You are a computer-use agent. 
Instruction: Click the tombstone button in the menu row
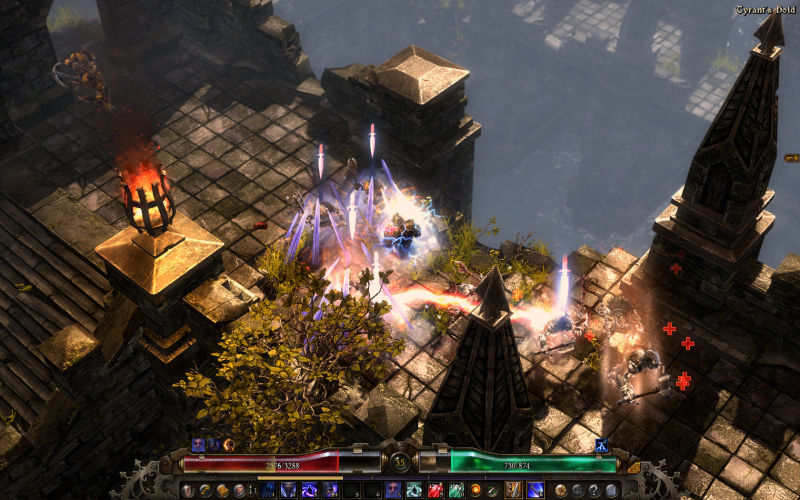611,489
